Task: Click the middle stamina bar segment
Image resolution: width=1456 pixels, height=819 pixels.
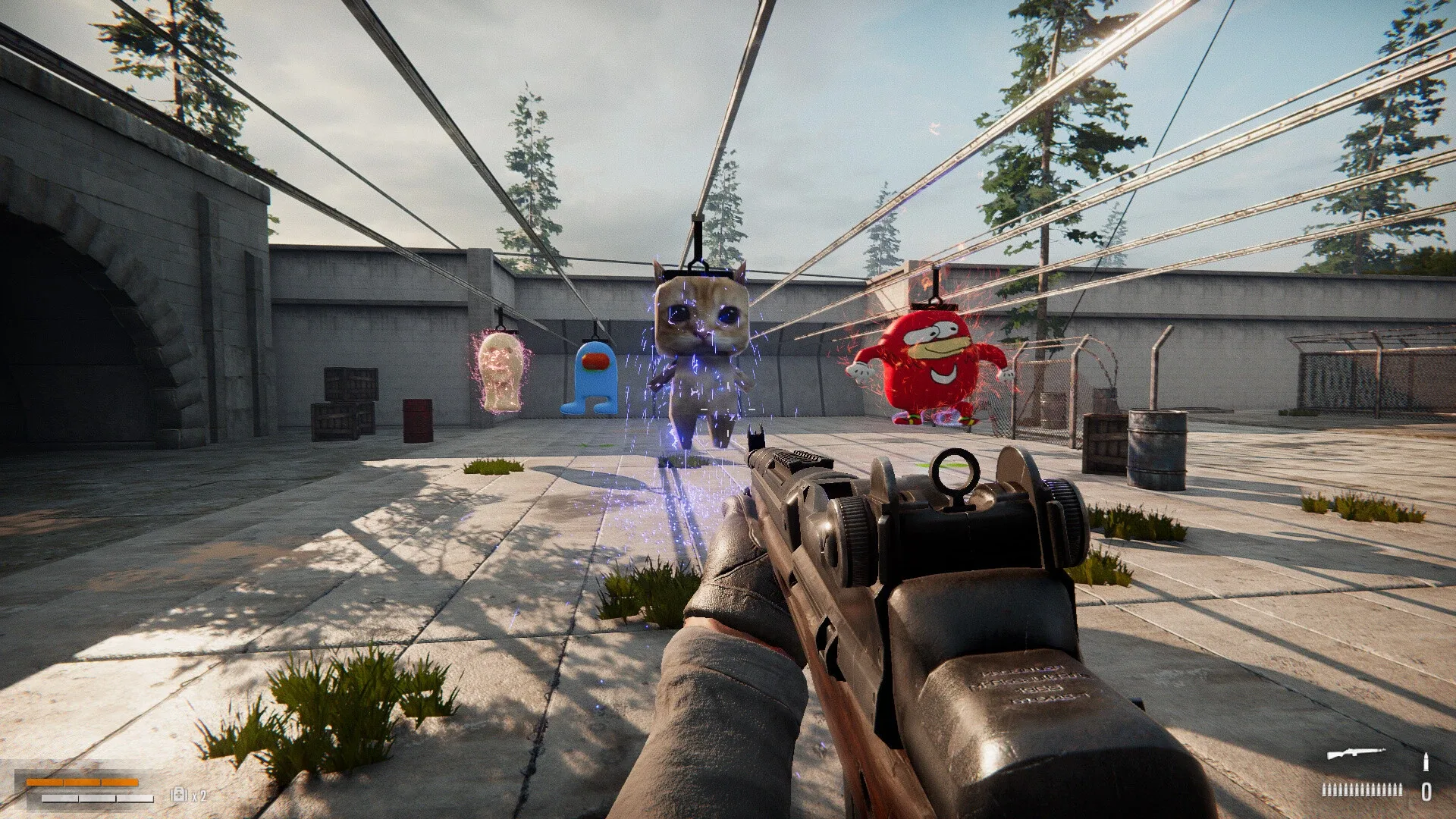Action: point(97,799)
